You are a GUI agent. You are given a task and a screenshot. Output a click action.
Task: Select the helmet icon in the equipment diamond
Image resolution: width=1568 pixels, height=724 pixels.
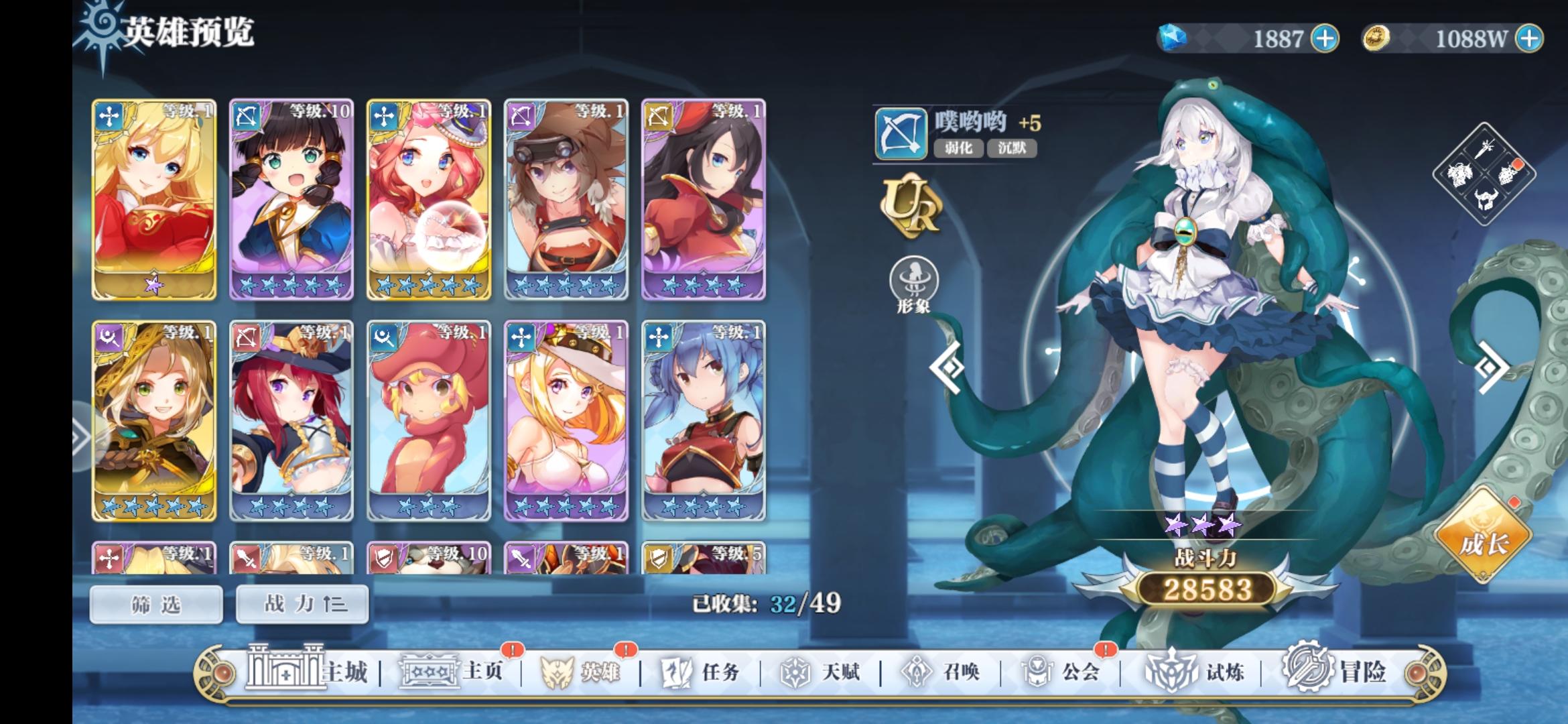(1485, 200)
